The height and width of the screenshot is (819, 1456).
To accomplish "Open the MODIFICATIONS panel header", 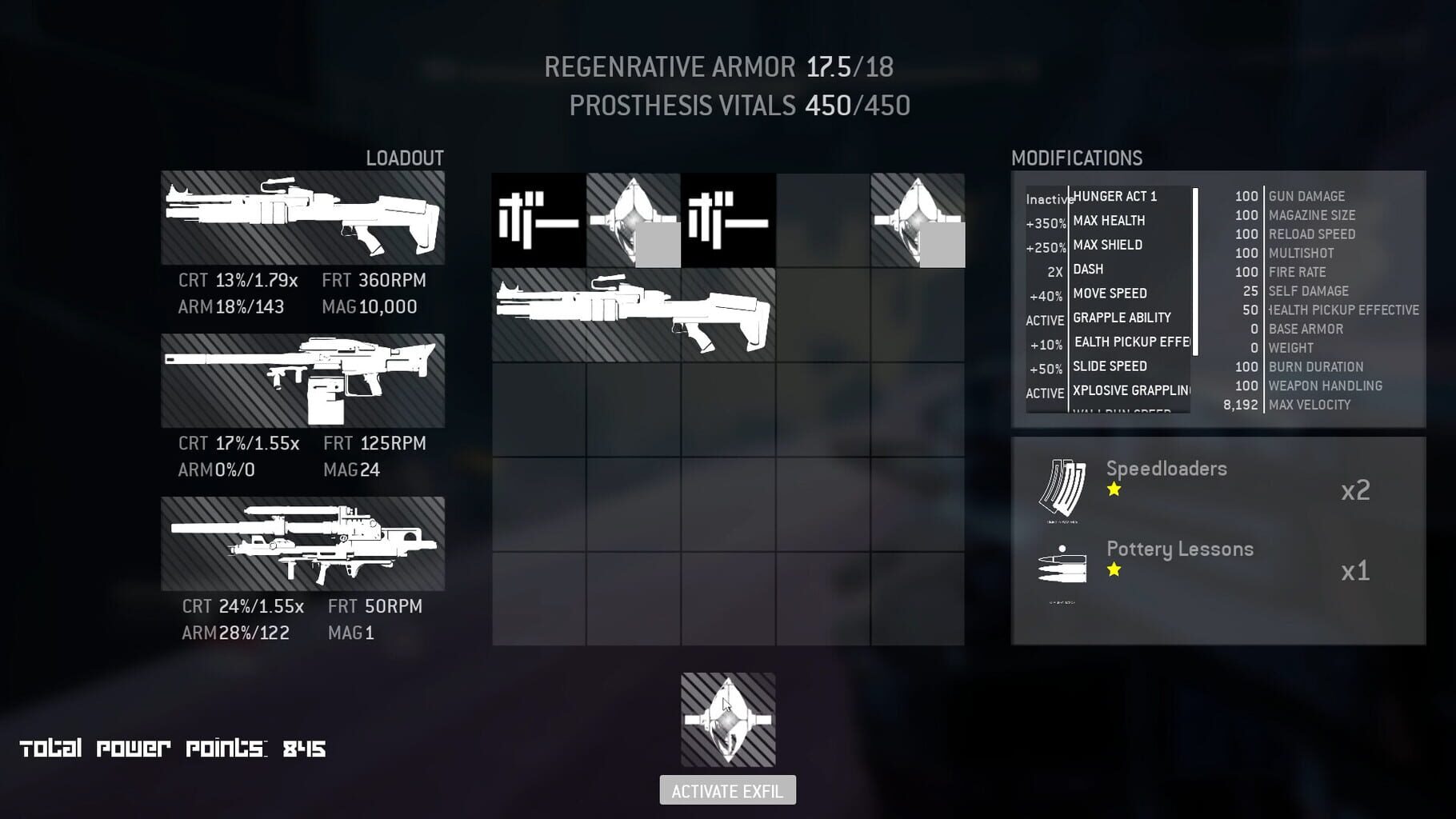I will tap(1078, 157).
